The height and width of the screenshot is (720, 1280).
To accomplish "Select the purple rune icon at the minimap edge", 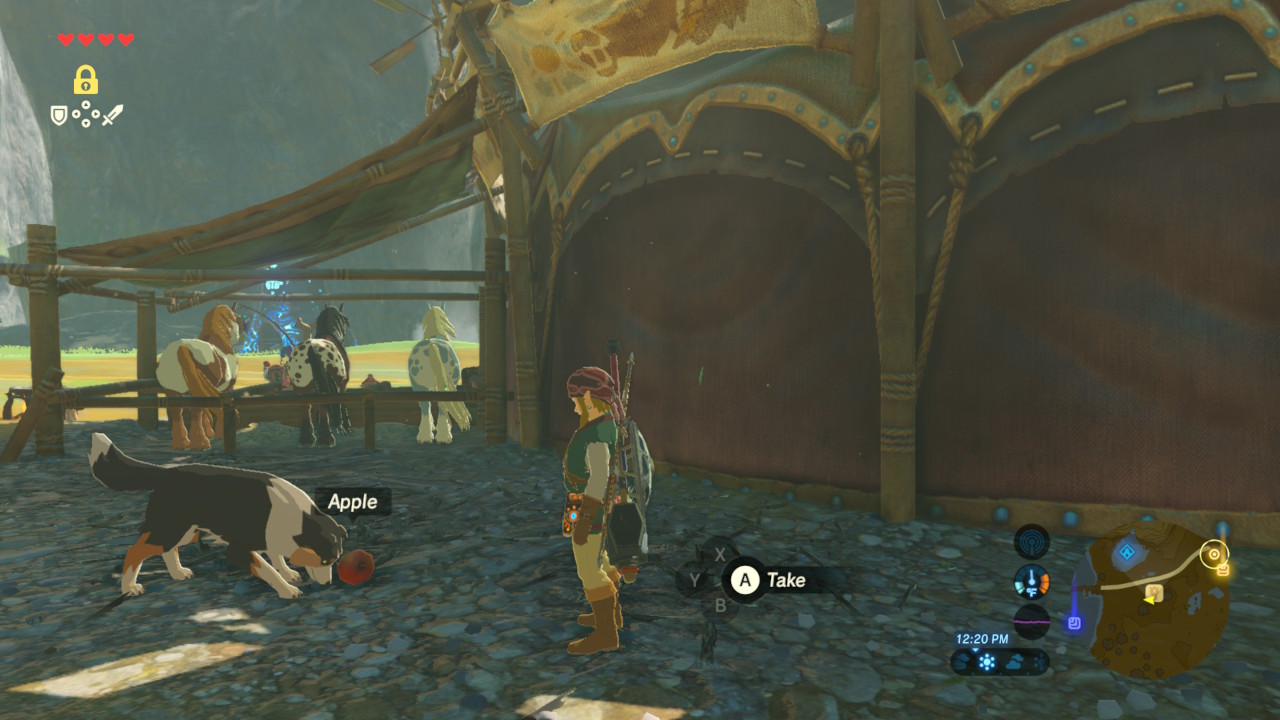I will coord(1076,621).
